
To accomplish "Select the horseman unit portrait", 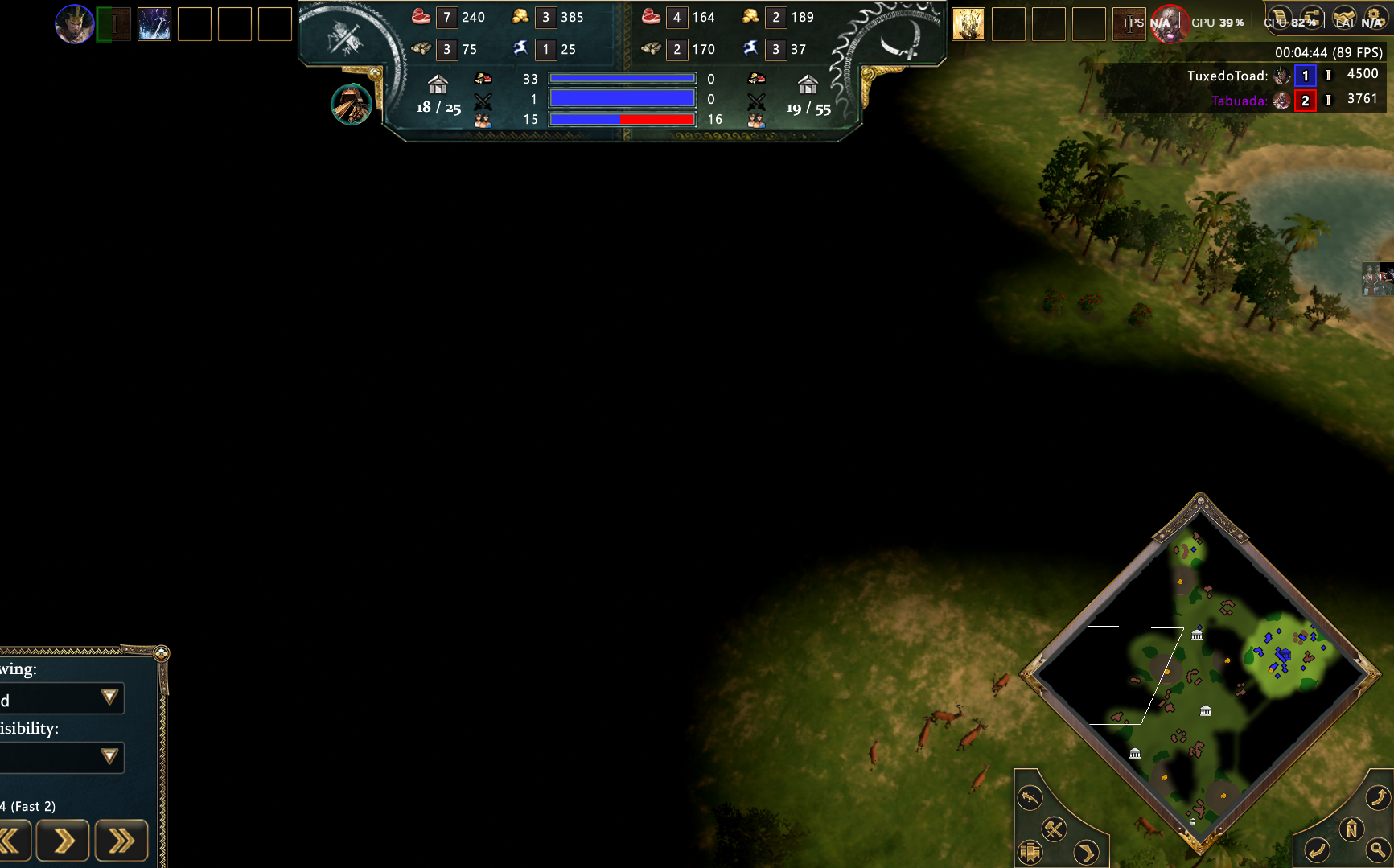I will (352, 105).
